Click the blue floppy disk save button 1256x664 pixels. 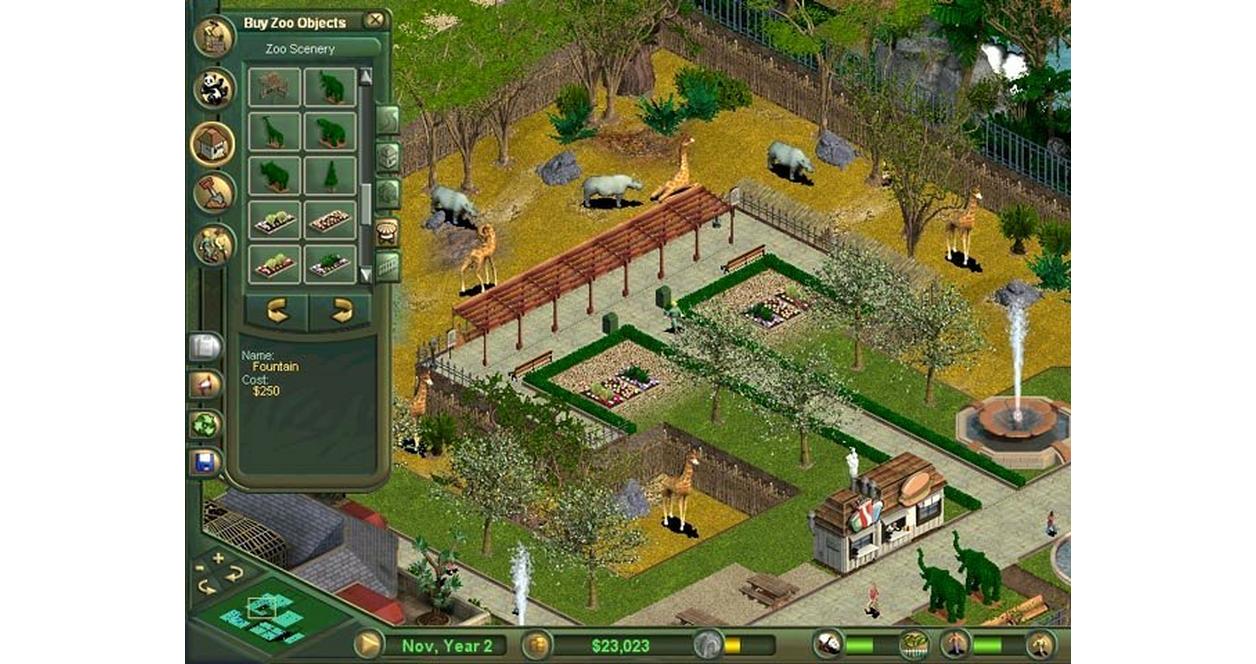tap(204, 462)
